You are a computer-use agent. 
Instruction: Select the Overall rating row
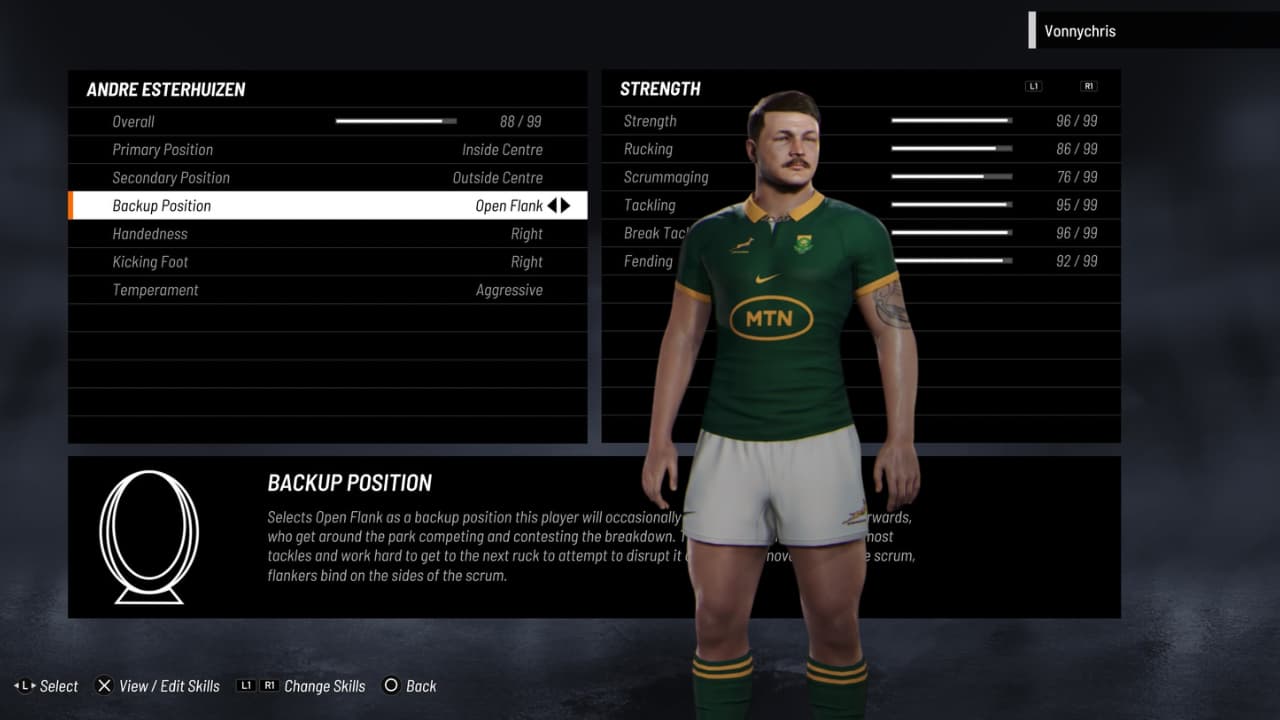click(327, 122)
